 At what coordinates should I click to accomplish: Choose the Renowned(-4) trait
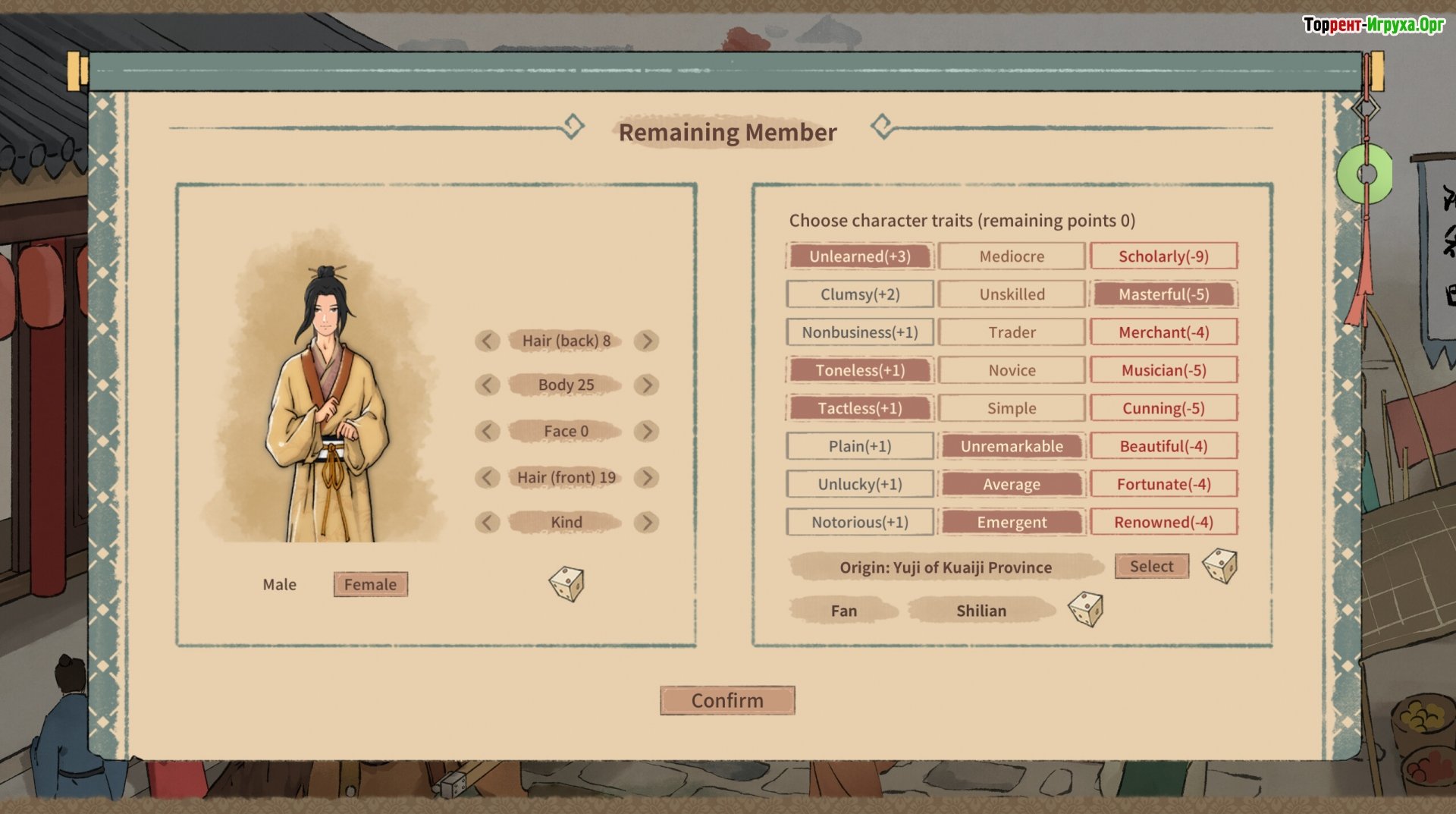[1163, 522]
